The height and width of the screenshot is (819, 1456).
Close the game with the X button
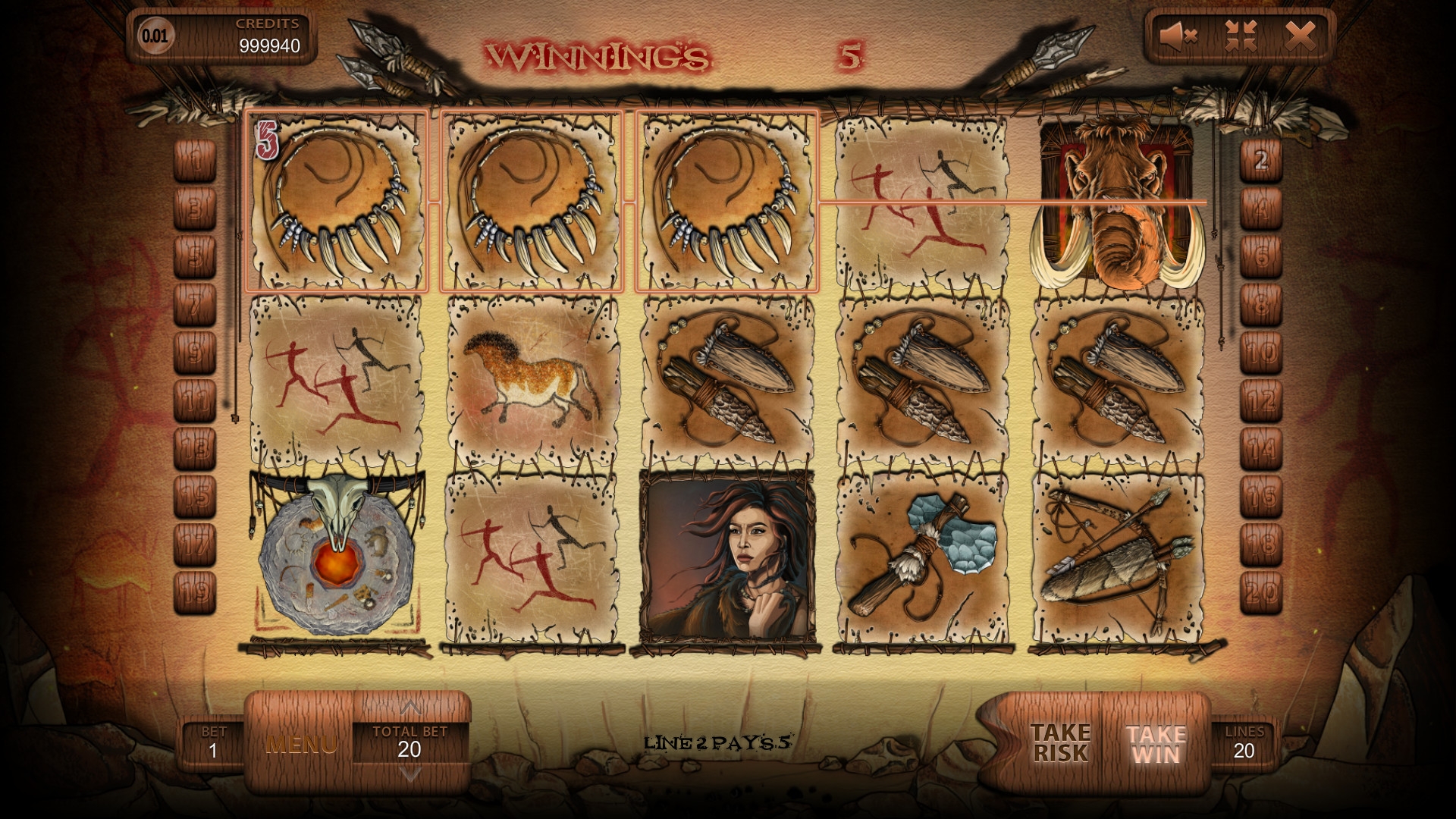pos(1300,35)
